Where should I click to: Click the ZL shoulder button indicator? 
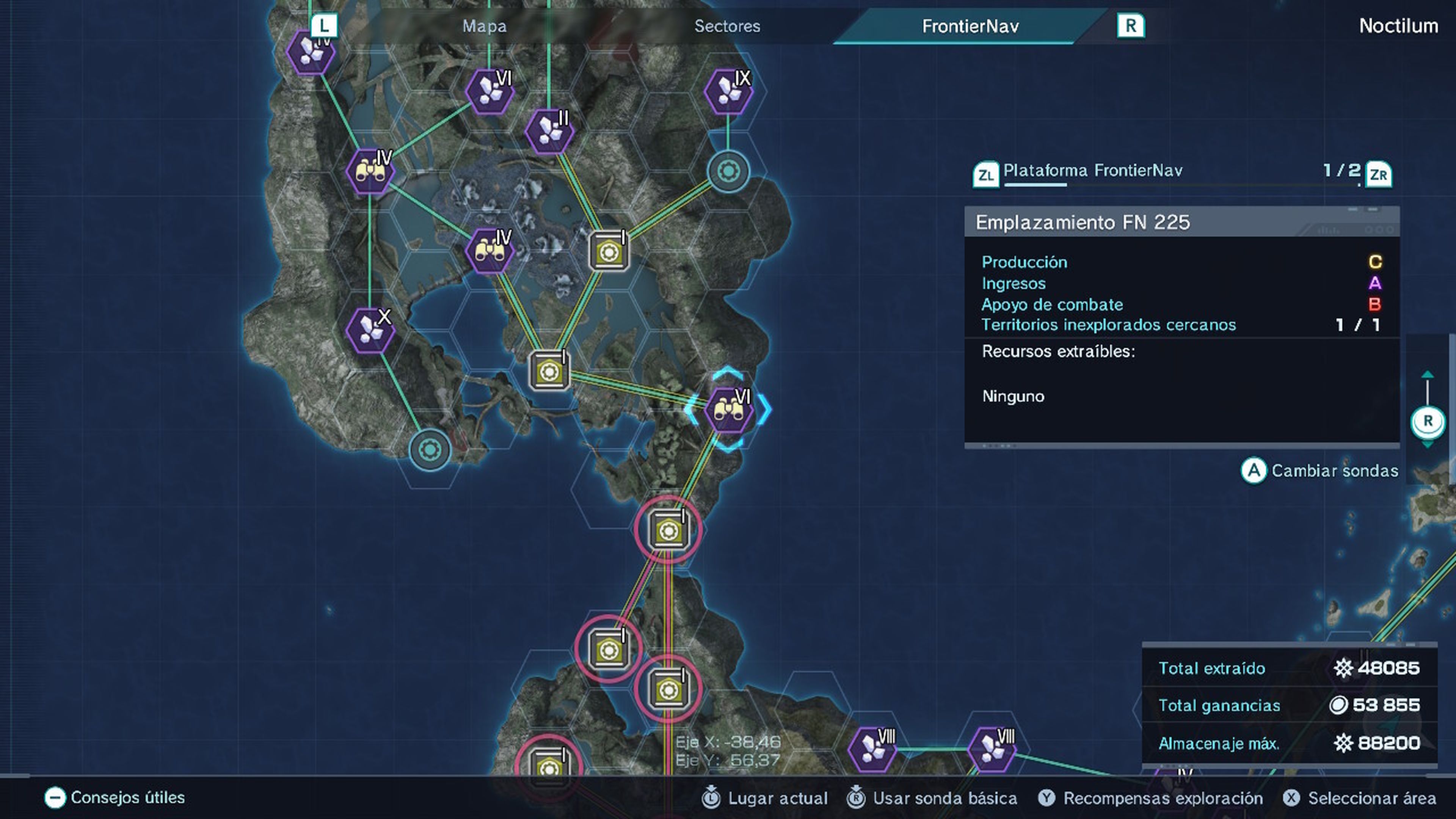(x=986, y=174)
